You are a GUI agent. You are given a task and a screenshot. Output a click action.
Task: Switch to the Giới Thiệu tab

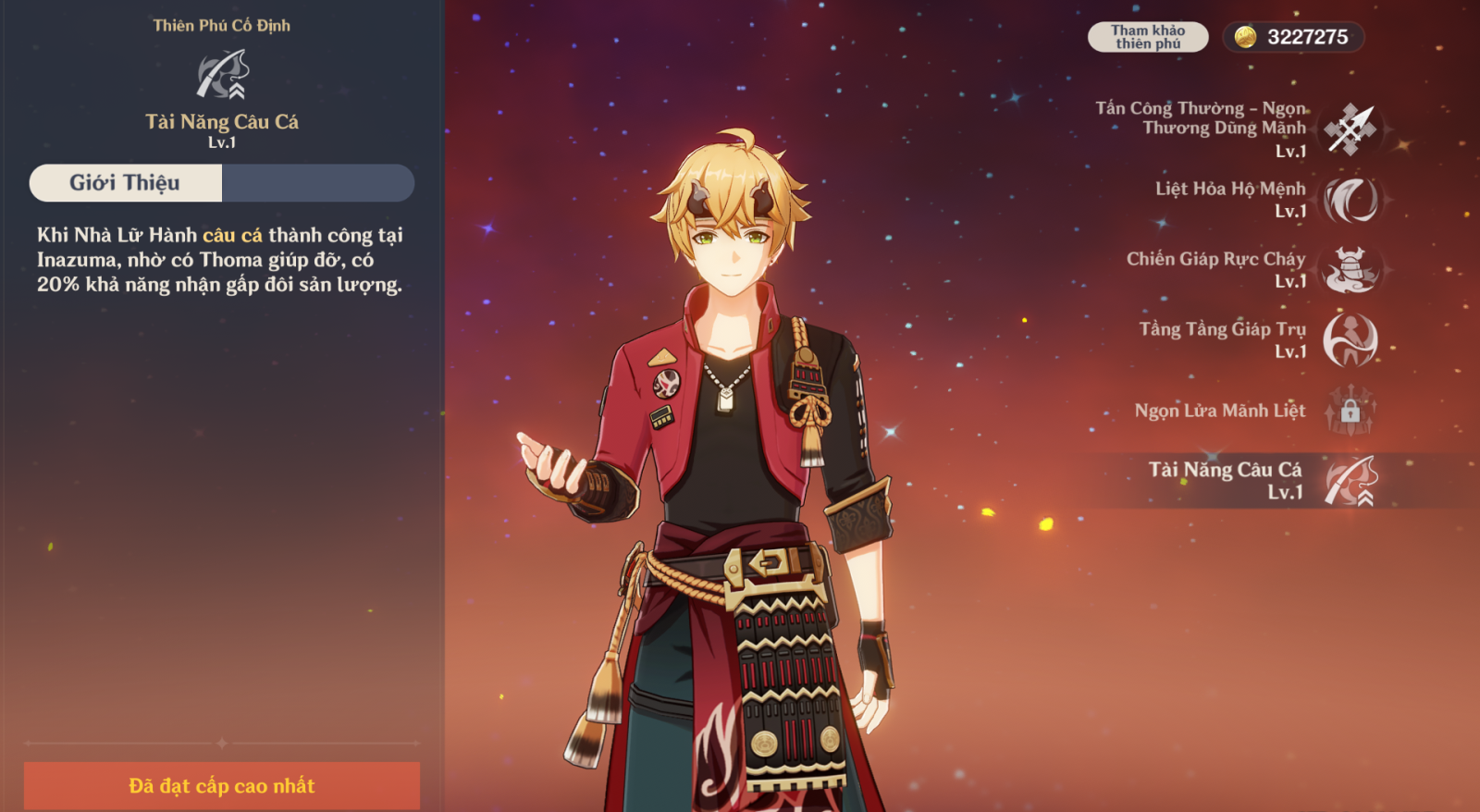coord(126,183)
